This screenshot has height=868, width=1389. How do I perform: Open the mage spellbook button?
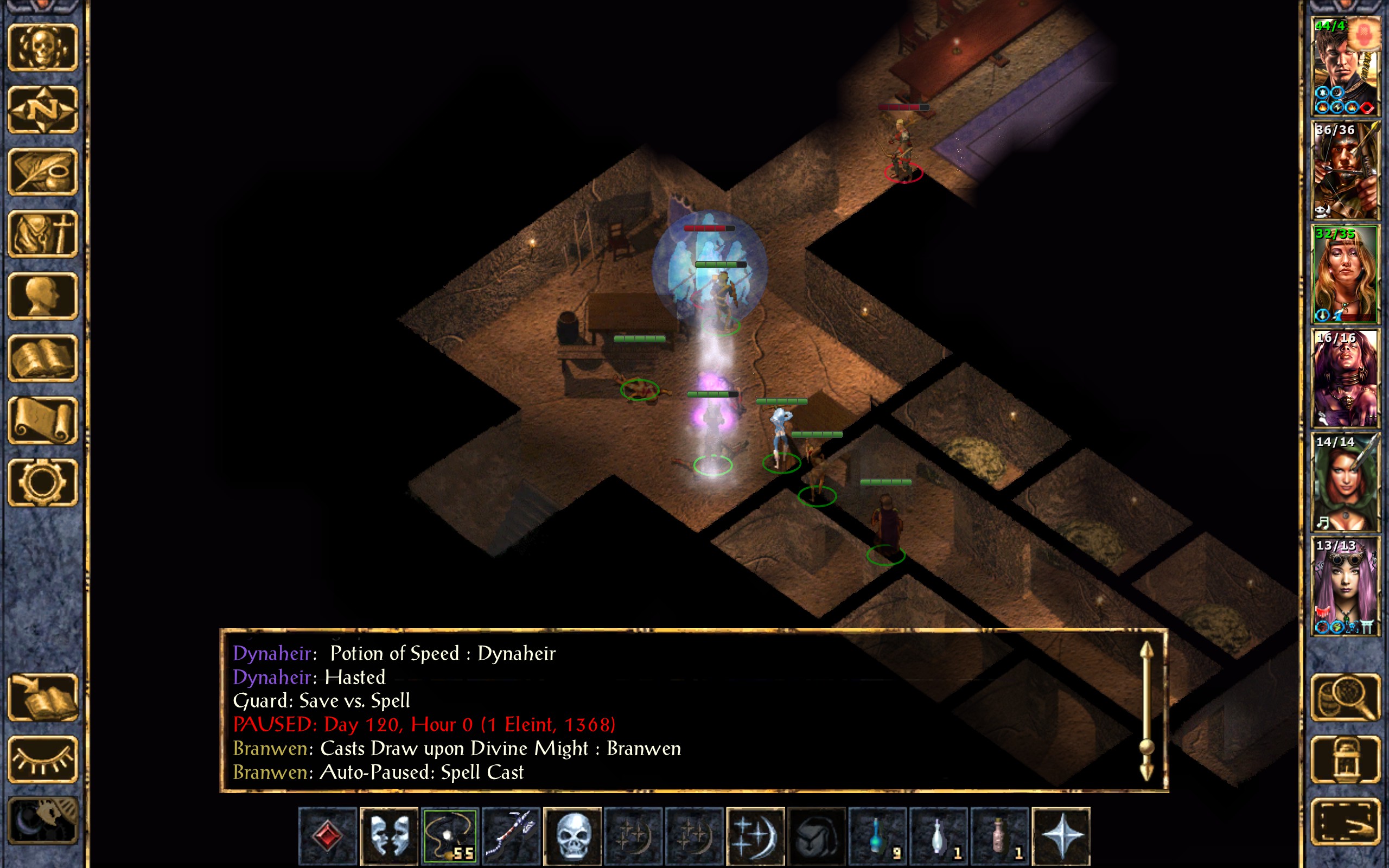42,358
